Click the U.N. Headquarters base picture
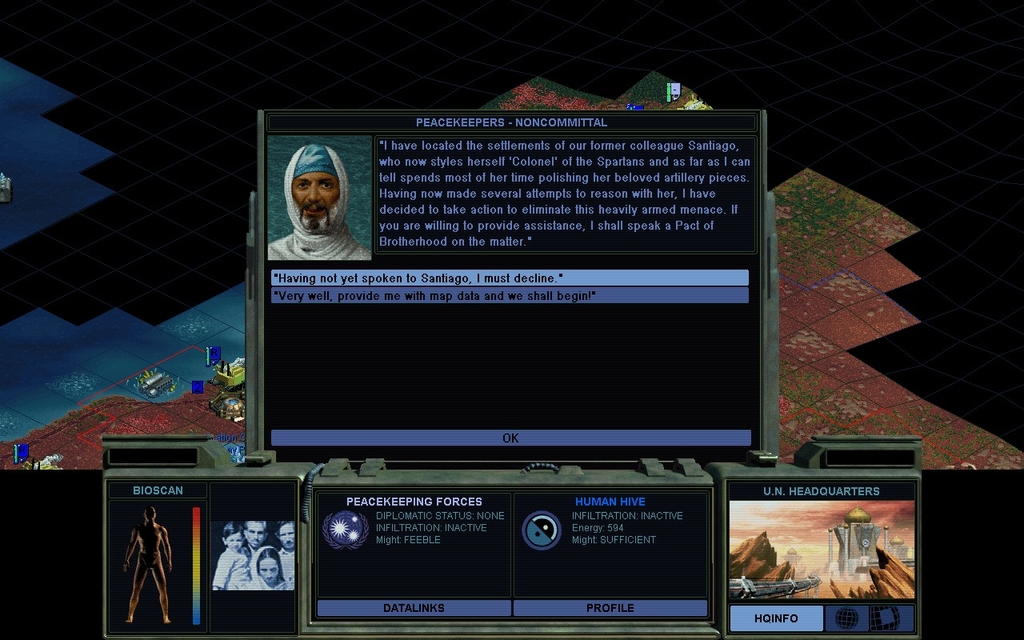Screen dimensions: 1024x640 coord(821,550)
